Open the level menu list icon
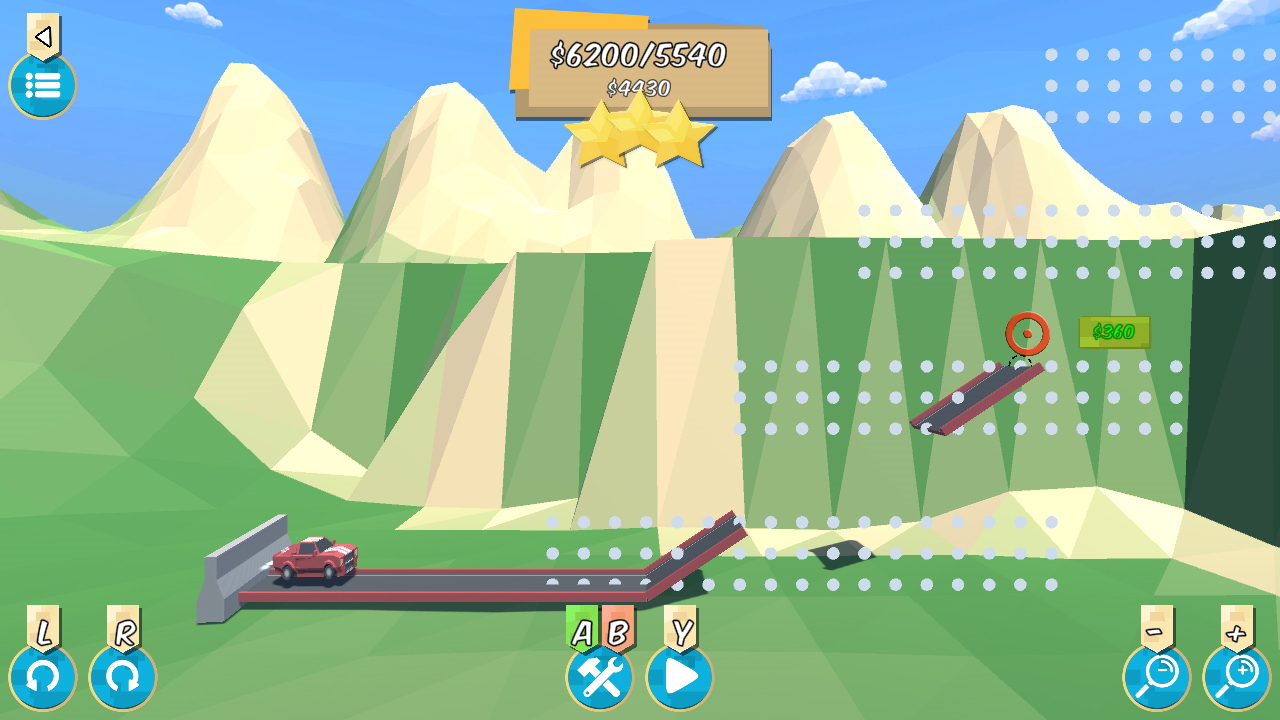This screenshot has width=1280, height=720. 42,86
